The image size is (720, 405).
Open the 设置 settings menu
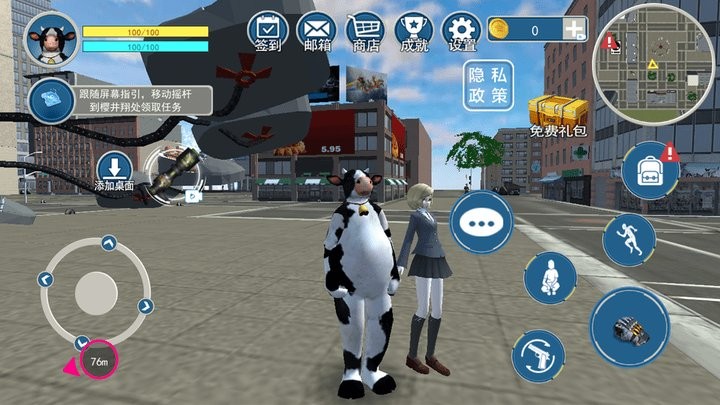click(x=462, y=30)
